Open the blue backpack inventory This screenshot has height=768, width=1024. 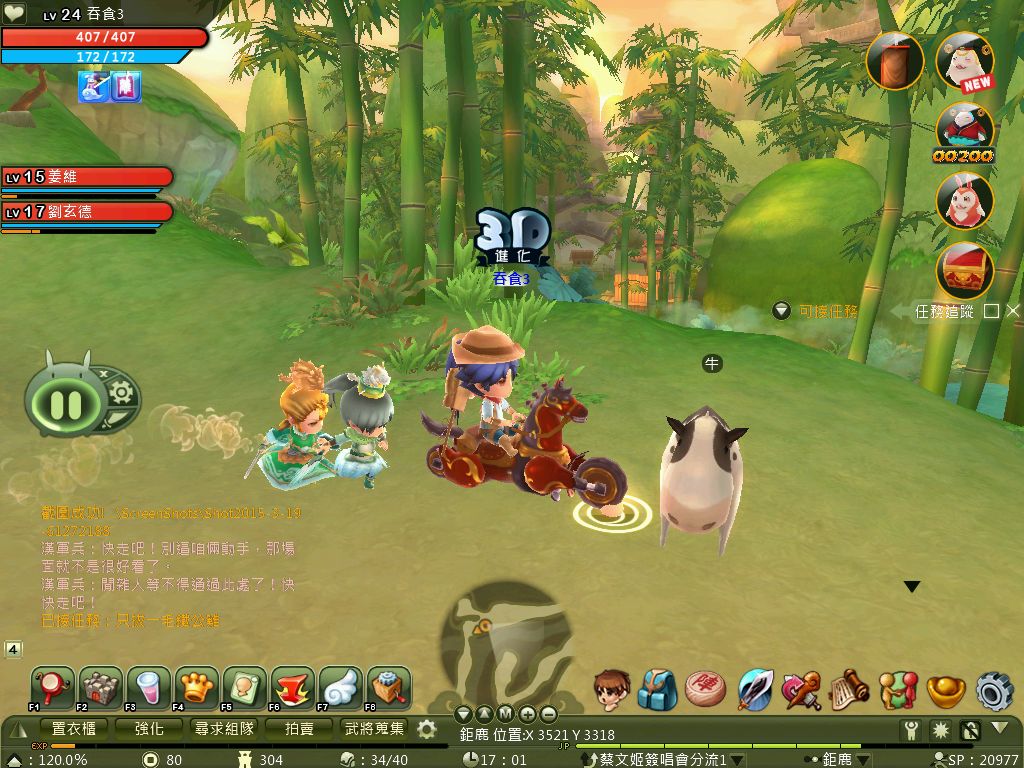[x=657, y=690]
